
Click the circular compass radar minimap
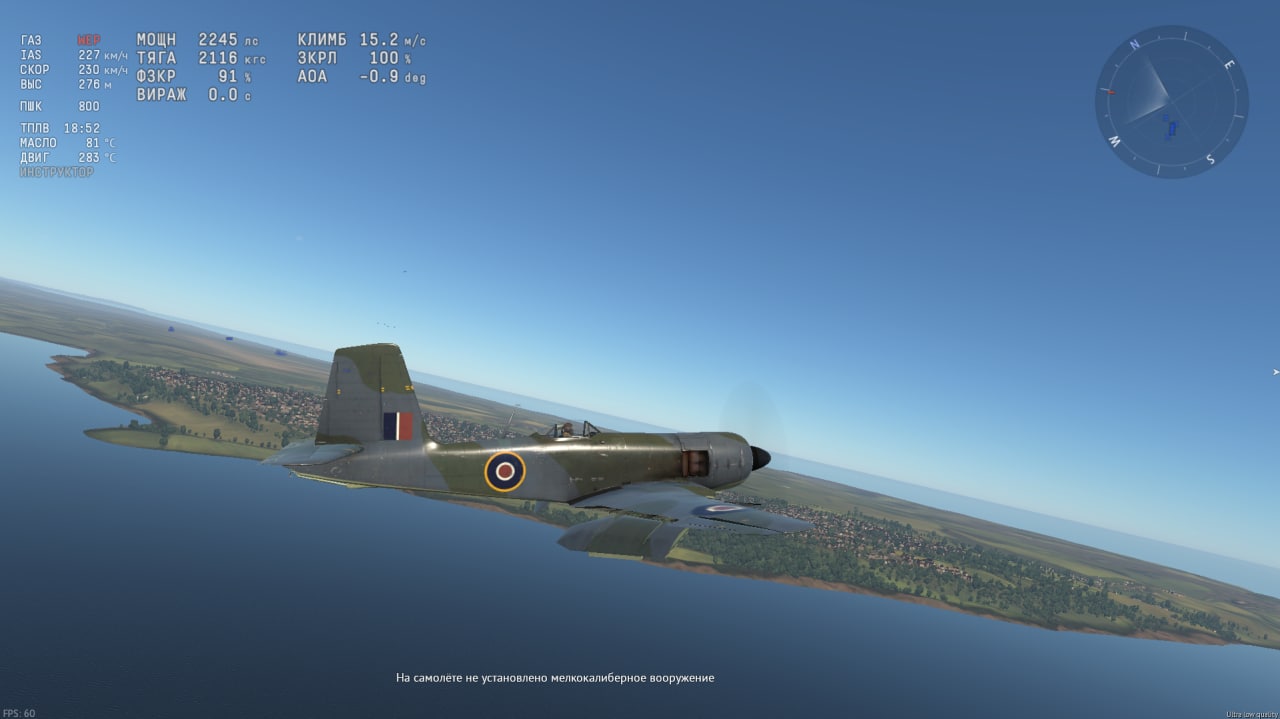[x=1171, y=102]
